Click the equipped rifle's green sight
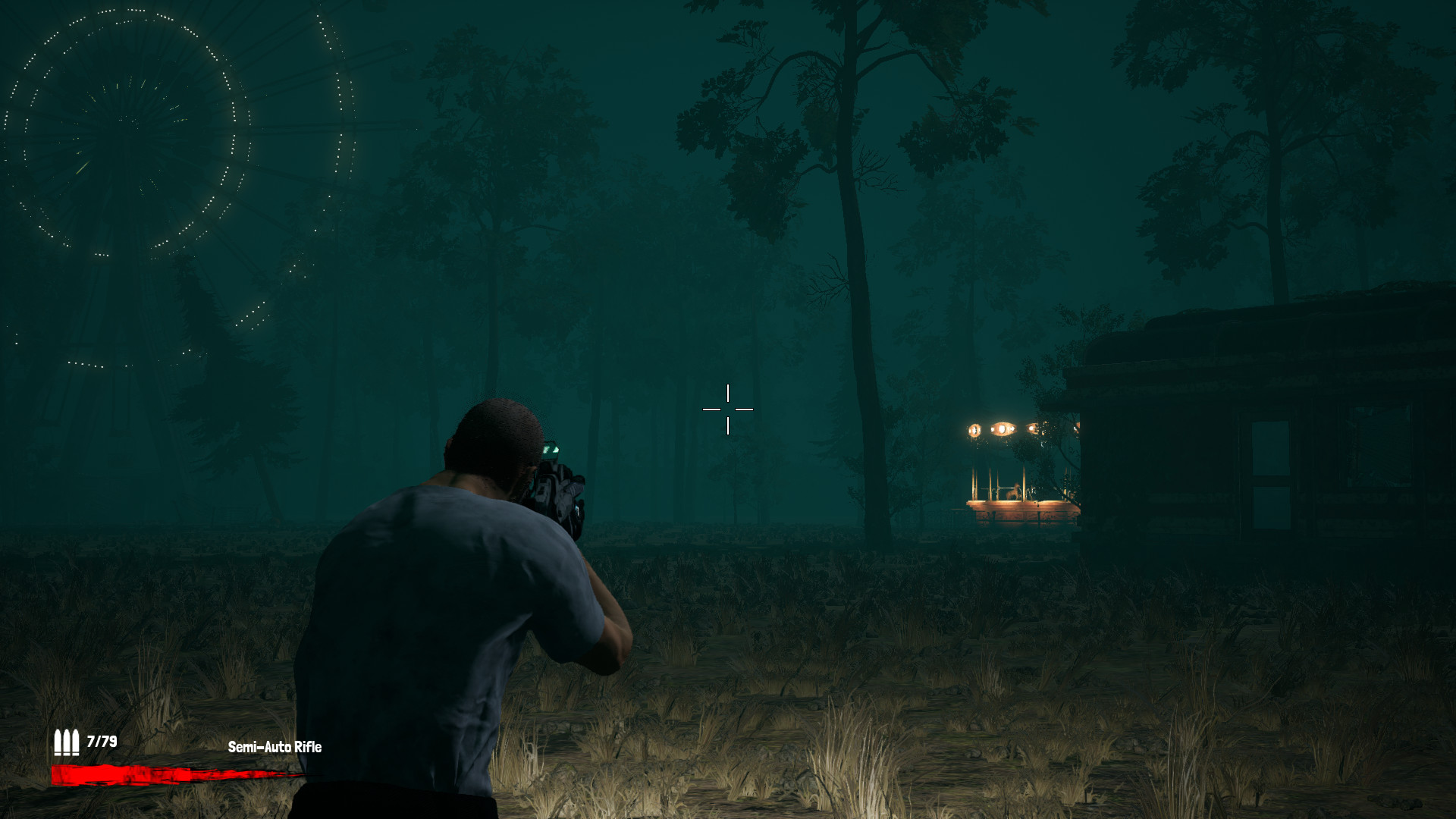 click(x=553, y=448)
